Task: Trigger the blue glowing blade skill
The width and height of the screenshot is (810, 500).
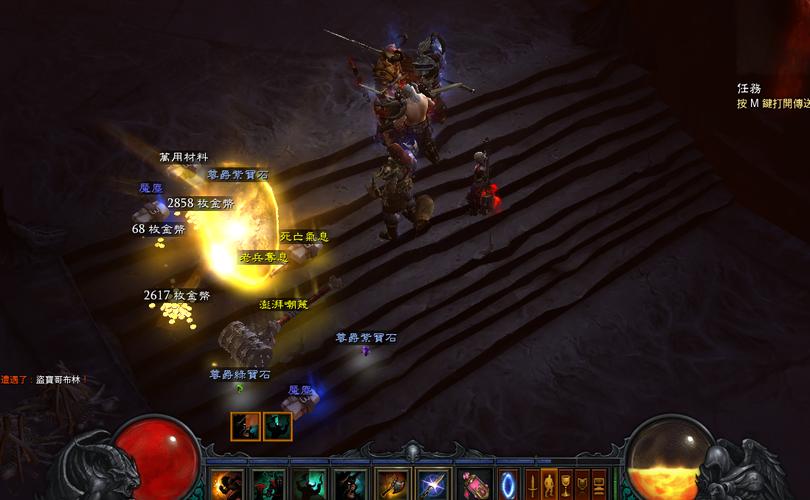Action: (432, 485)
